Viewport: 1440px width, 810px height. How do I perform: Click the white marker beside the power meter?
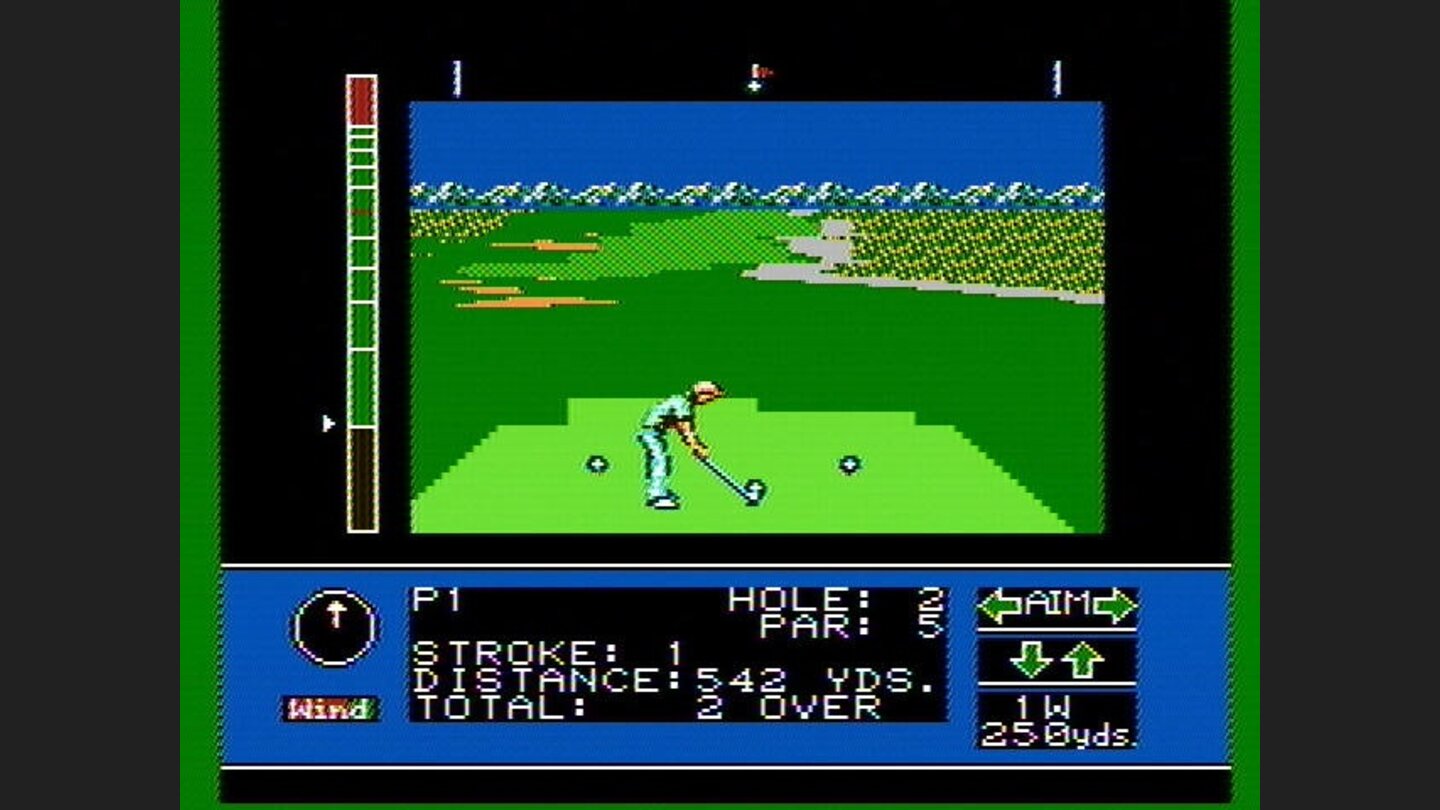328,422
